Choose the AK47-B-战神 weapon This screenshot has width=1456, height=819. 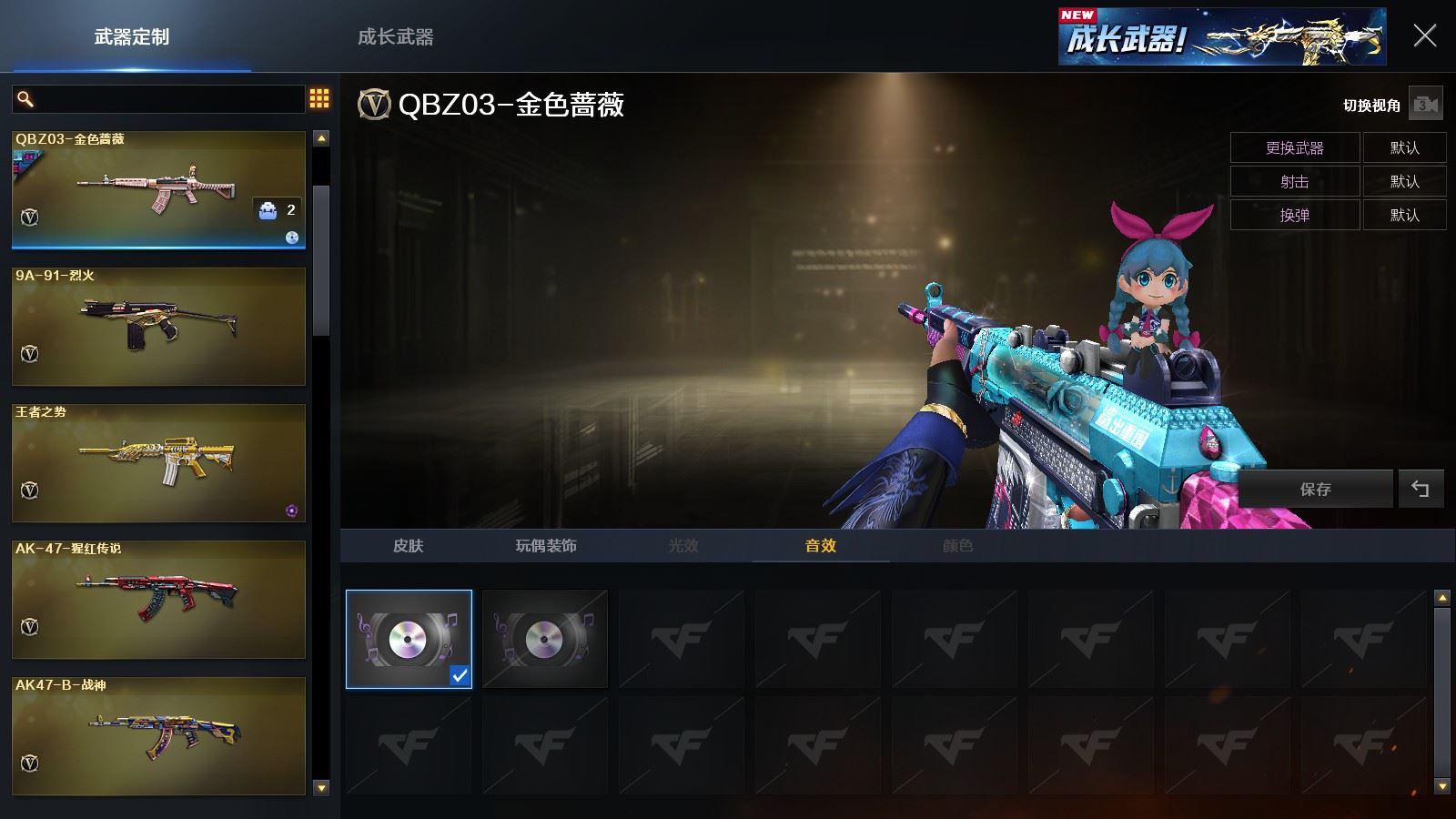pos(158,735)
